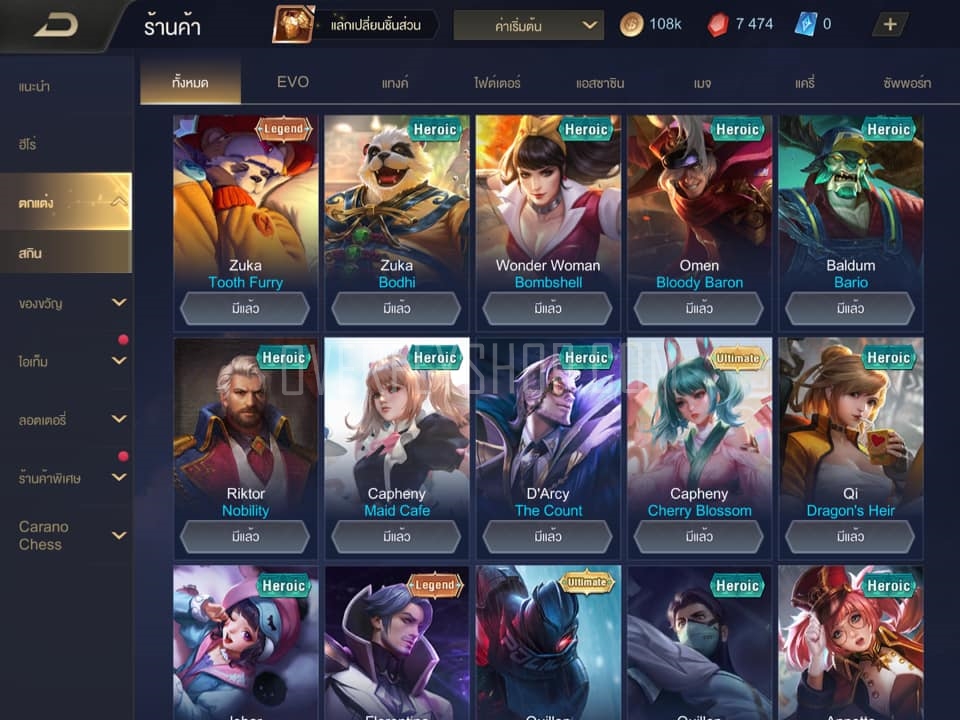Open the fragment exchange button
Viewport: 960px width, 720px height.
click(x=355, y=25)
